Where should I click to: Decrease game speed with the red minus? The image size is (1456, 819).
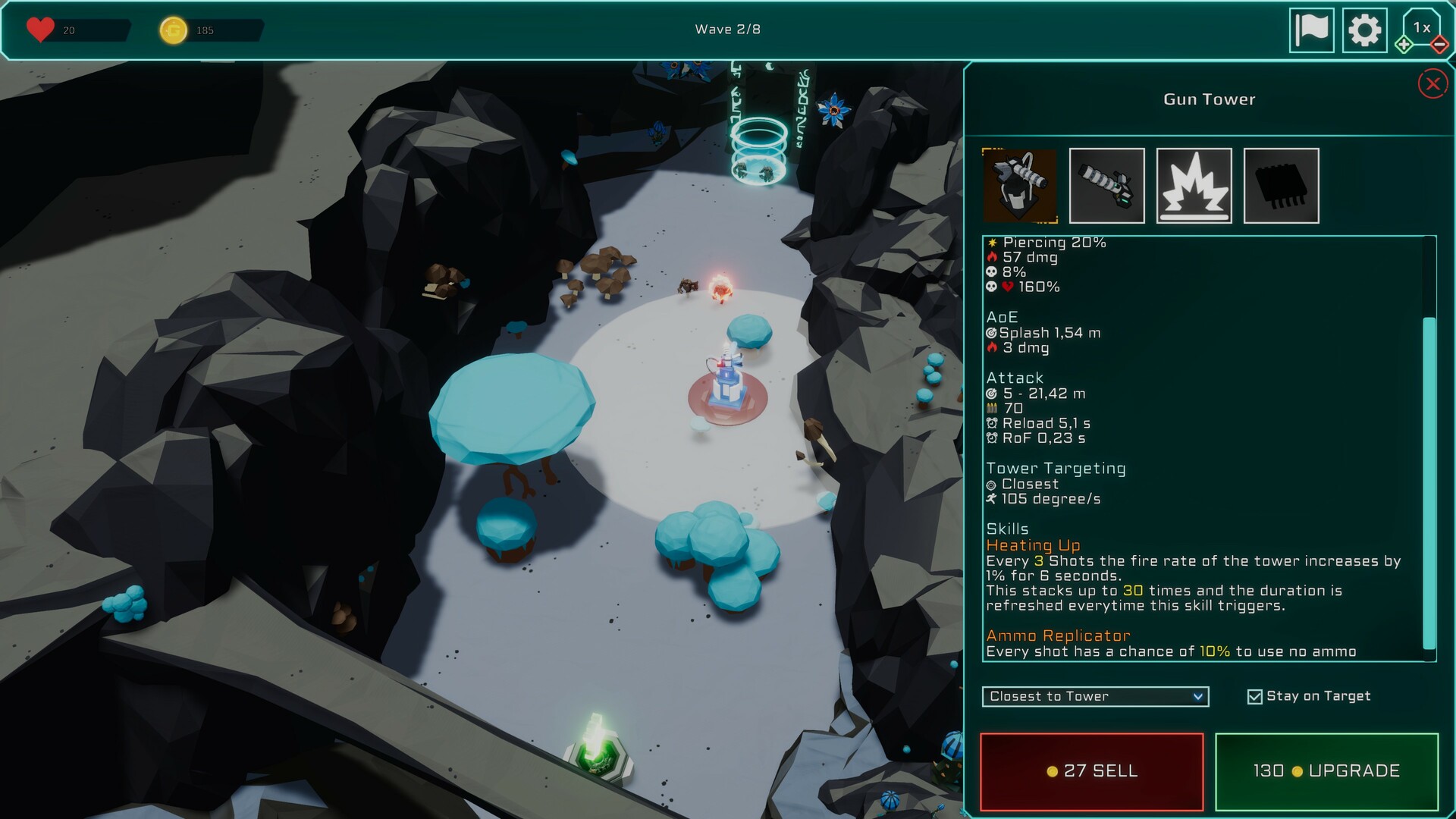[1439, 45]
